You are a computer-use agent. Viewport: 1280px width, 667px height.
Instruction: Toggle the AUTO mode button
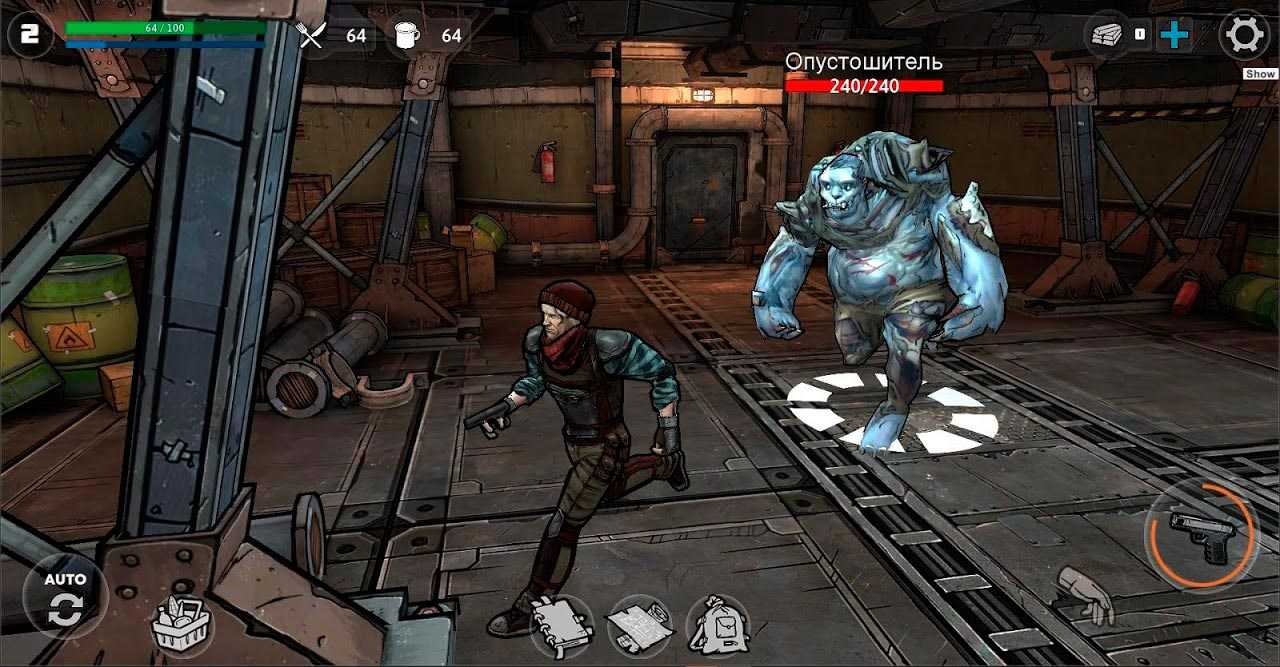pos(65,600)
